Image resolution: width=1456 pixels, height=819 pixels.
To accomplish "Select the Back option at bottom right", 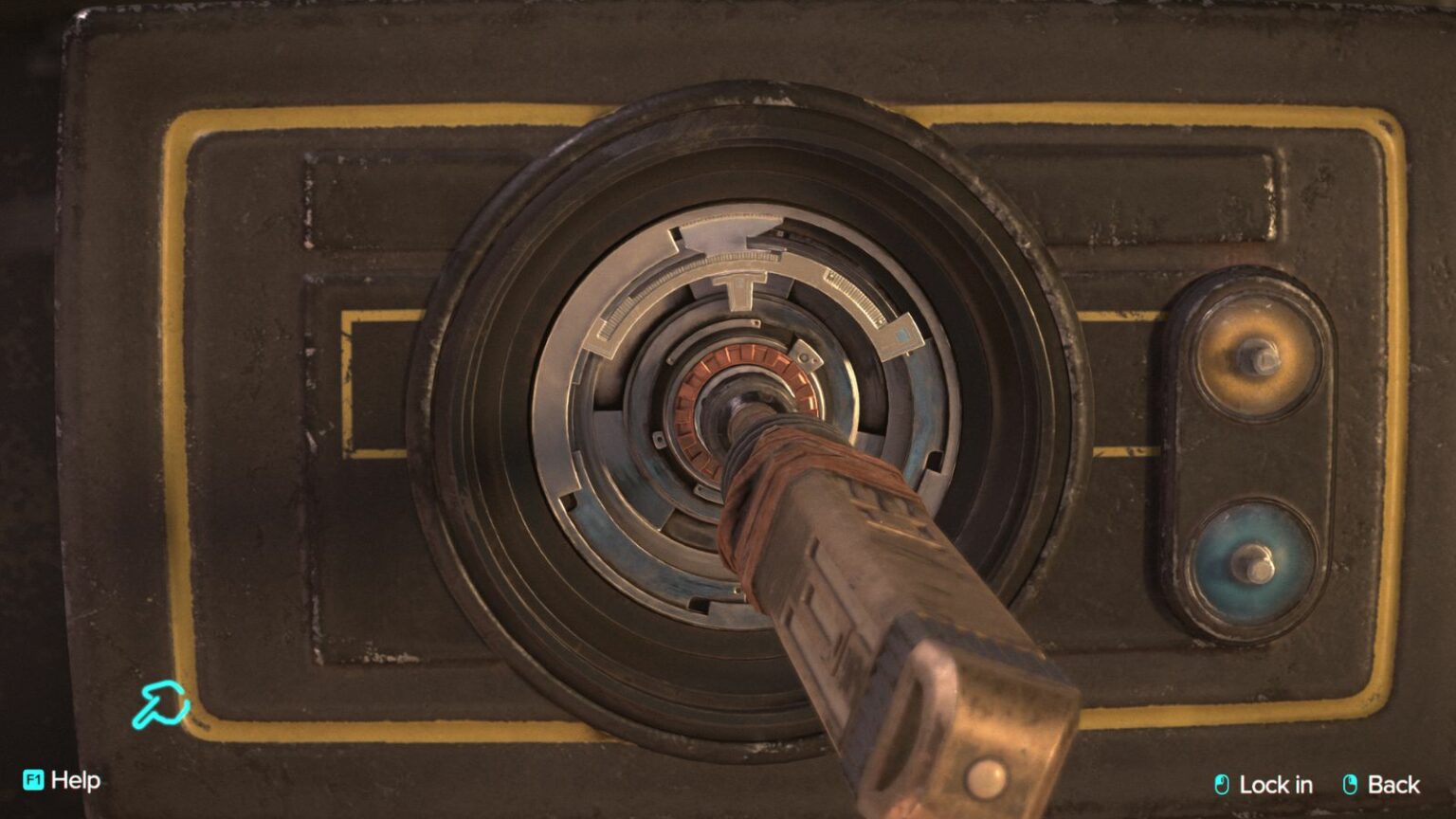I will click(1393, 784).
